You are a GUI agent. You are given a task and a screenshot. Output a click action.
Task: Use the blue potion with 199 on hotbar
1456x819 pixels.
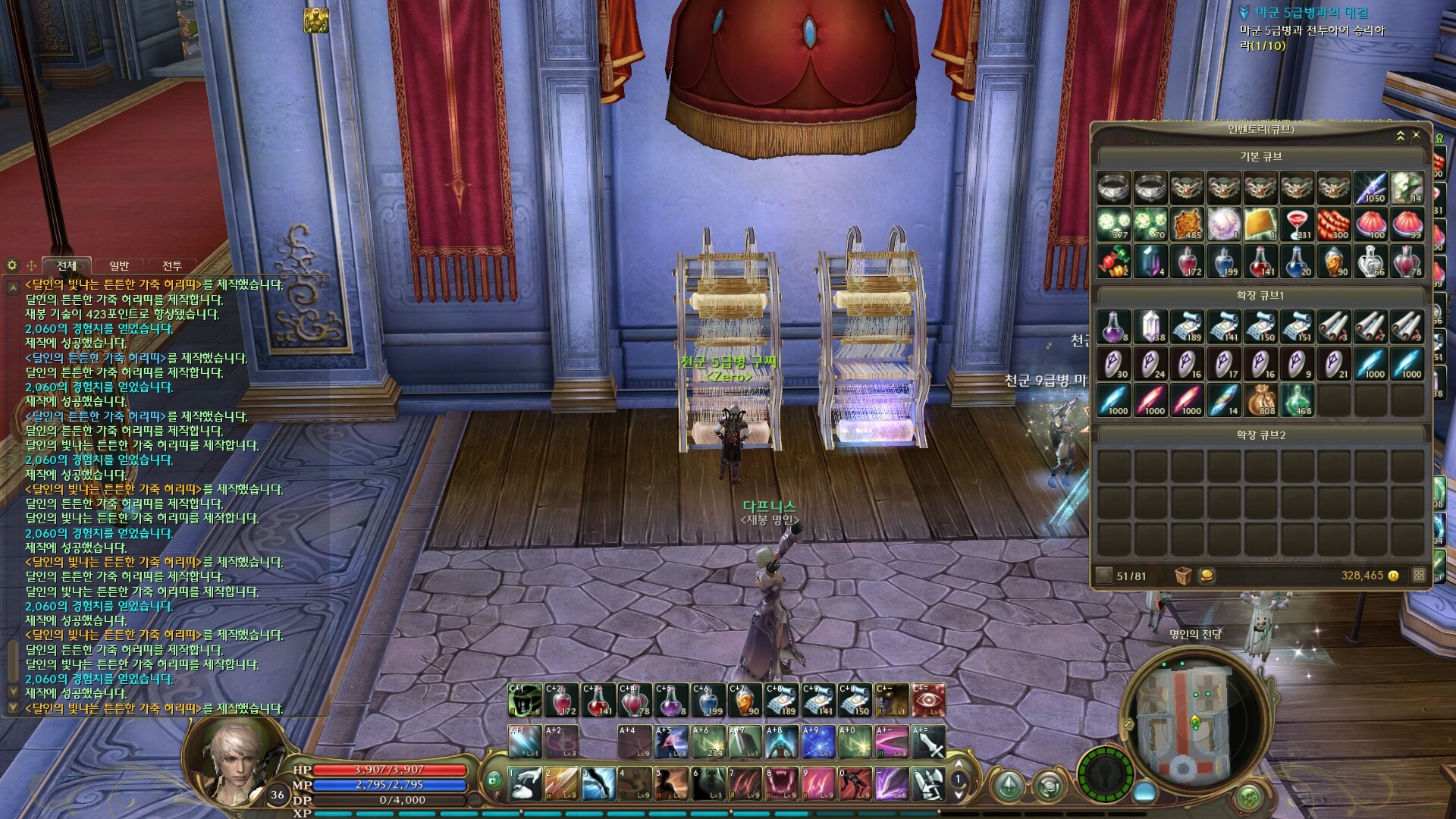coord(708,700)
